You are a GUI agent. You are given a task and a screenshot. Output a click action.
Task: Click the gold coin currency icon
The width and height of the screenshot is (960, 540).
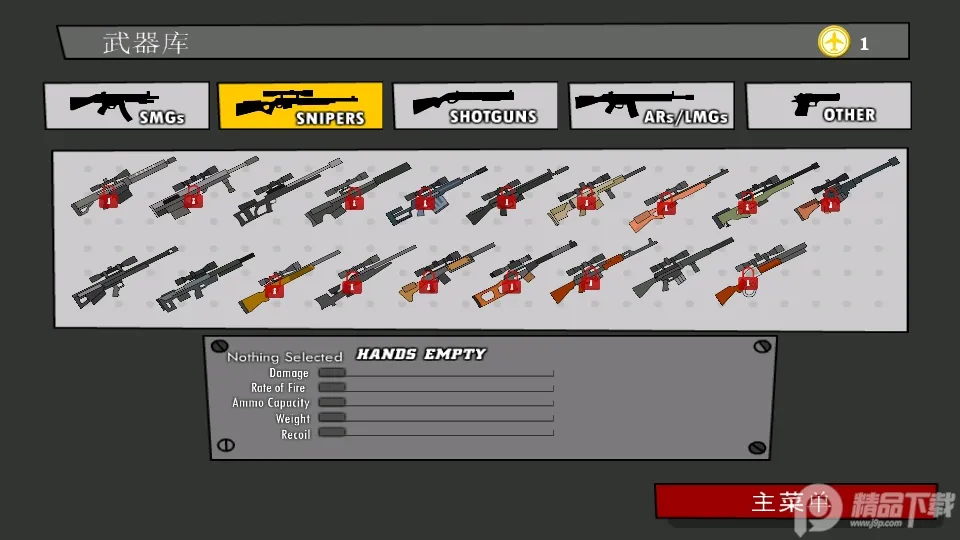(833, 42)
